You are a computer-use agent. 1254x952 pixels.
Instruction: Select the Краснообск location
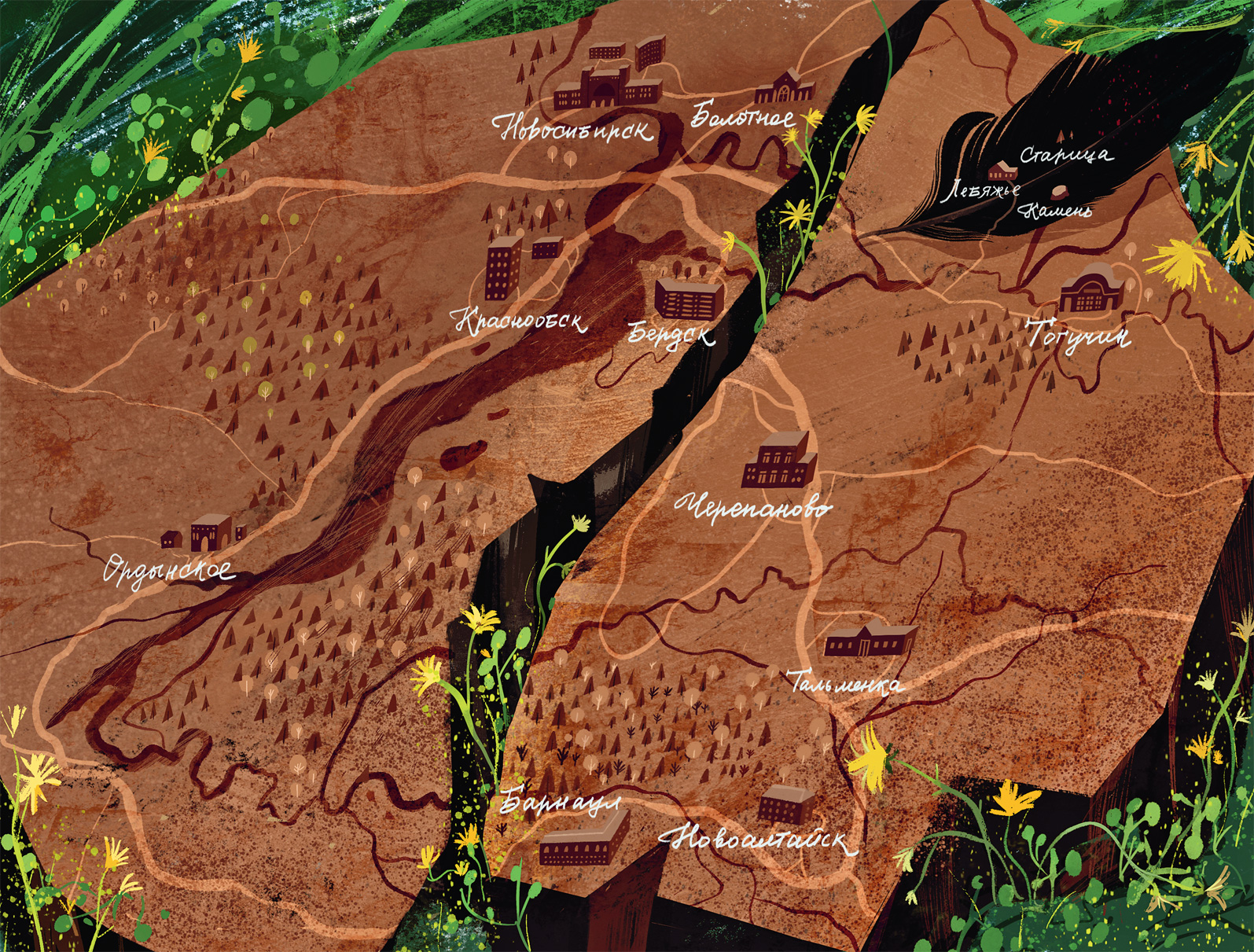click(520, 321)
